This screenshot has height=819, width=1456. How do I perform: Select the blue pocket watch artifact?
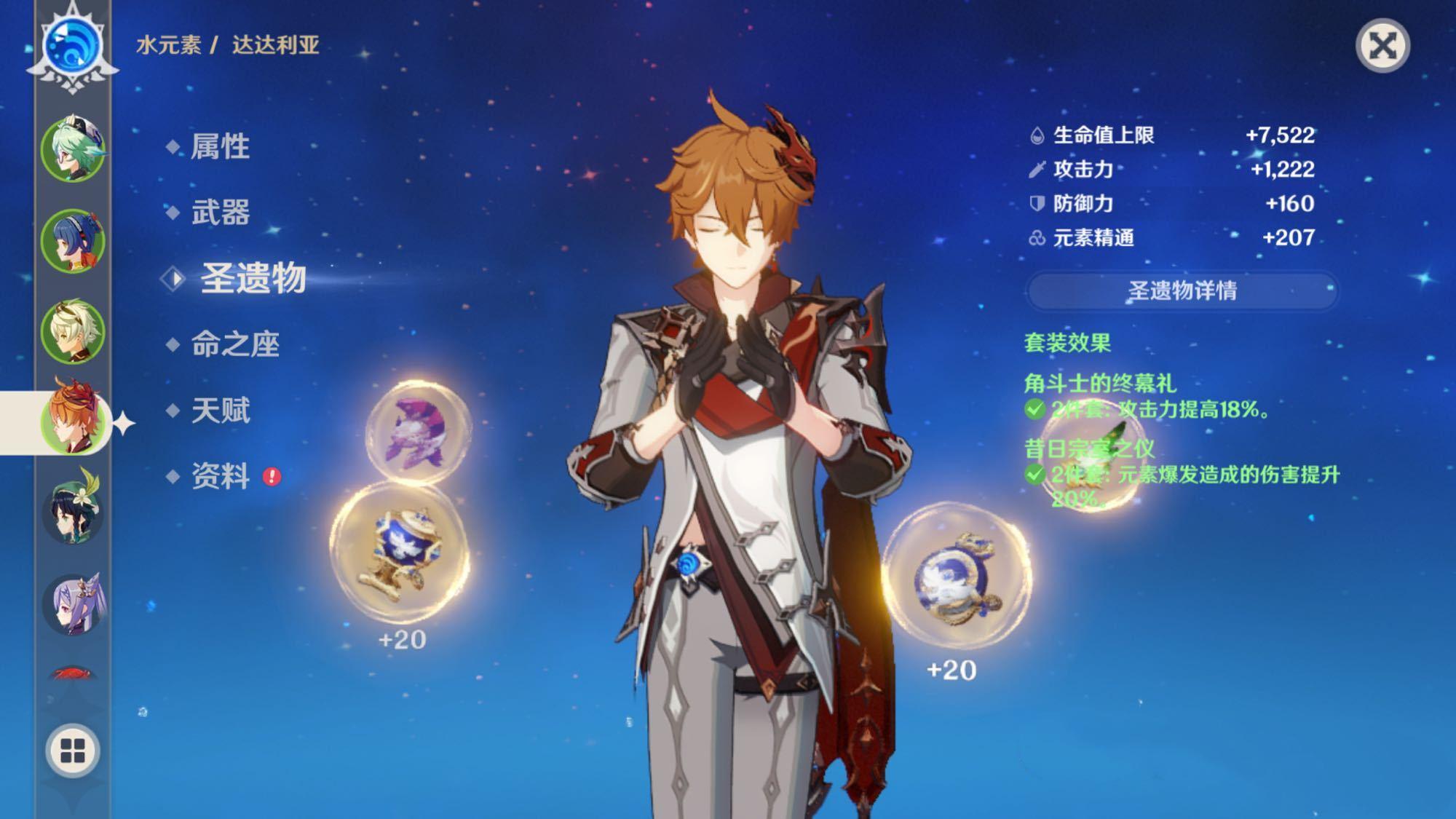955,577
